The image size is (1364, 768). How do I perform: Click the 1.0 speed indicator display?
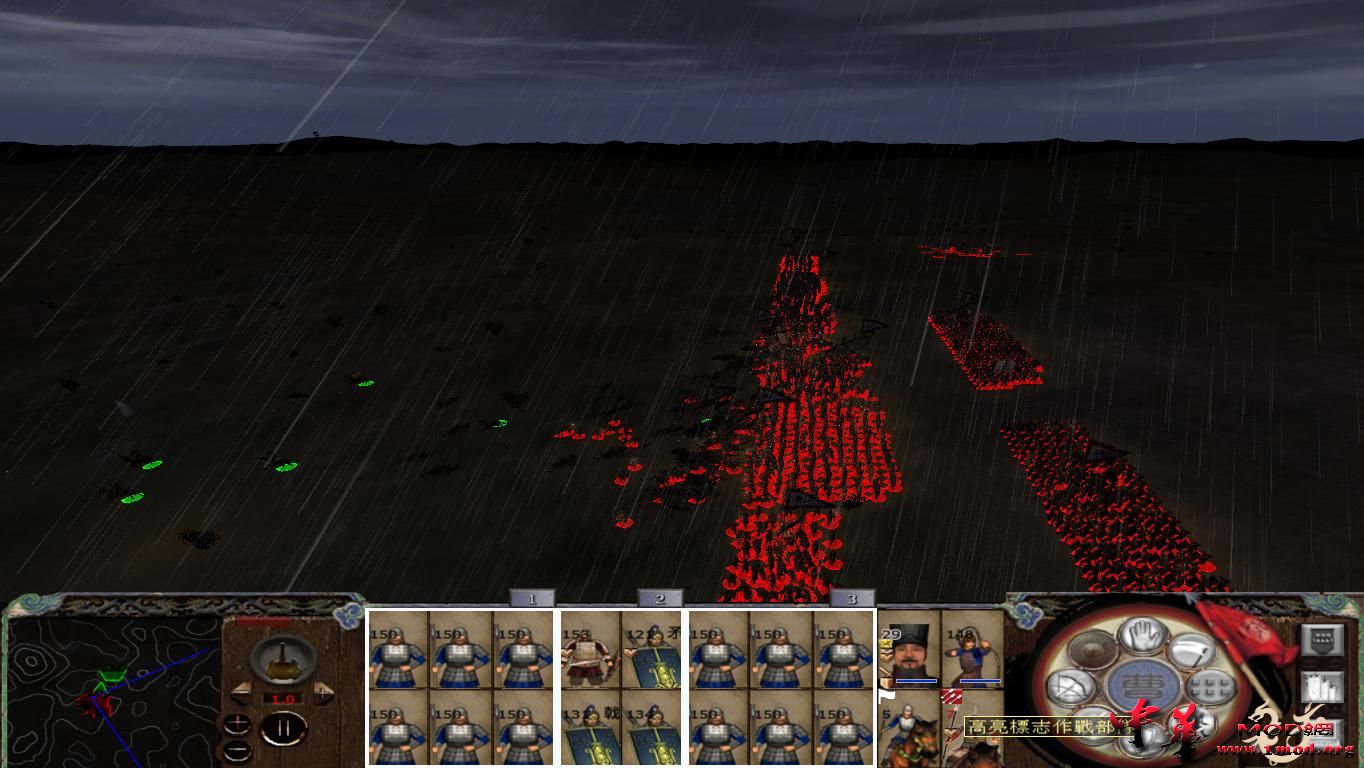point(282,698)
